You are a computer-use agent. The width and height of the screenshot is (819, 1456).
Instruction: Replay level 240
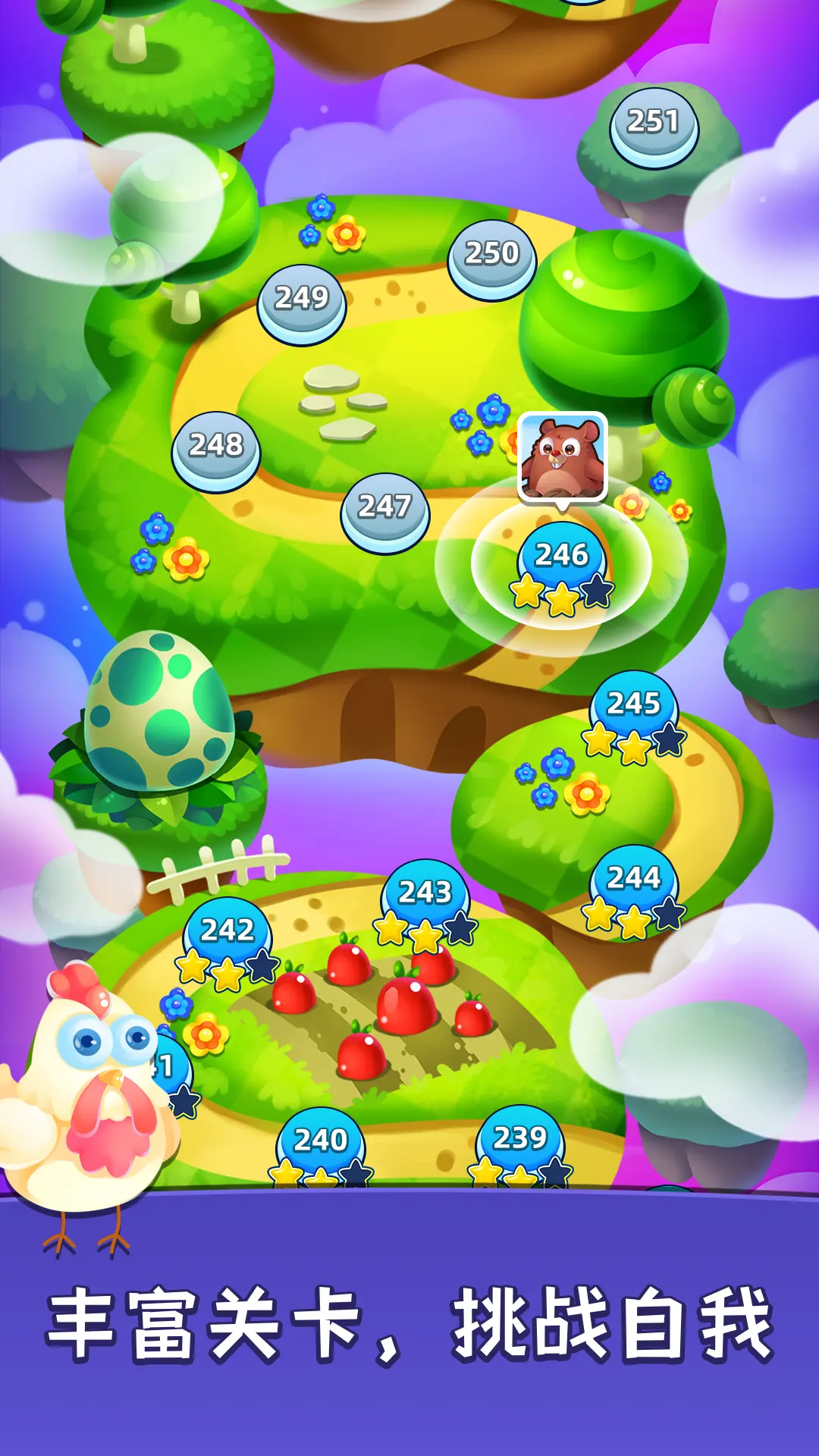321,1143
